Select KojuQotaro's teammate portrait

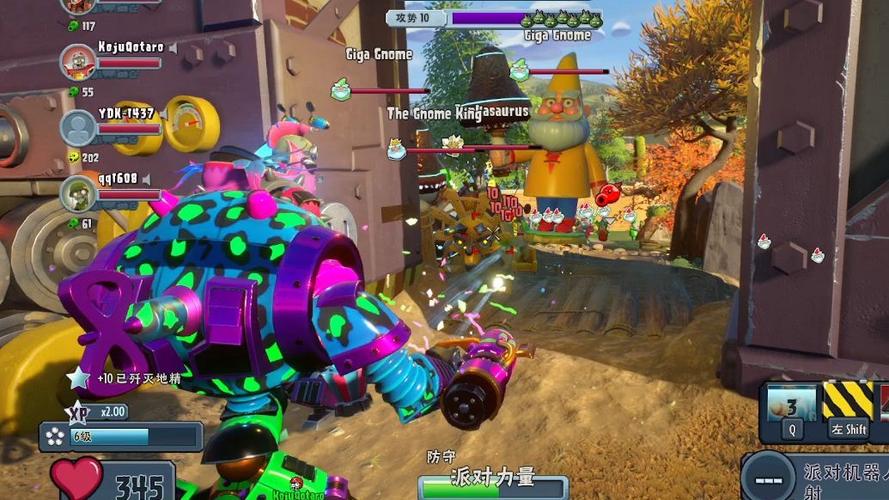(x=78, y=62)
